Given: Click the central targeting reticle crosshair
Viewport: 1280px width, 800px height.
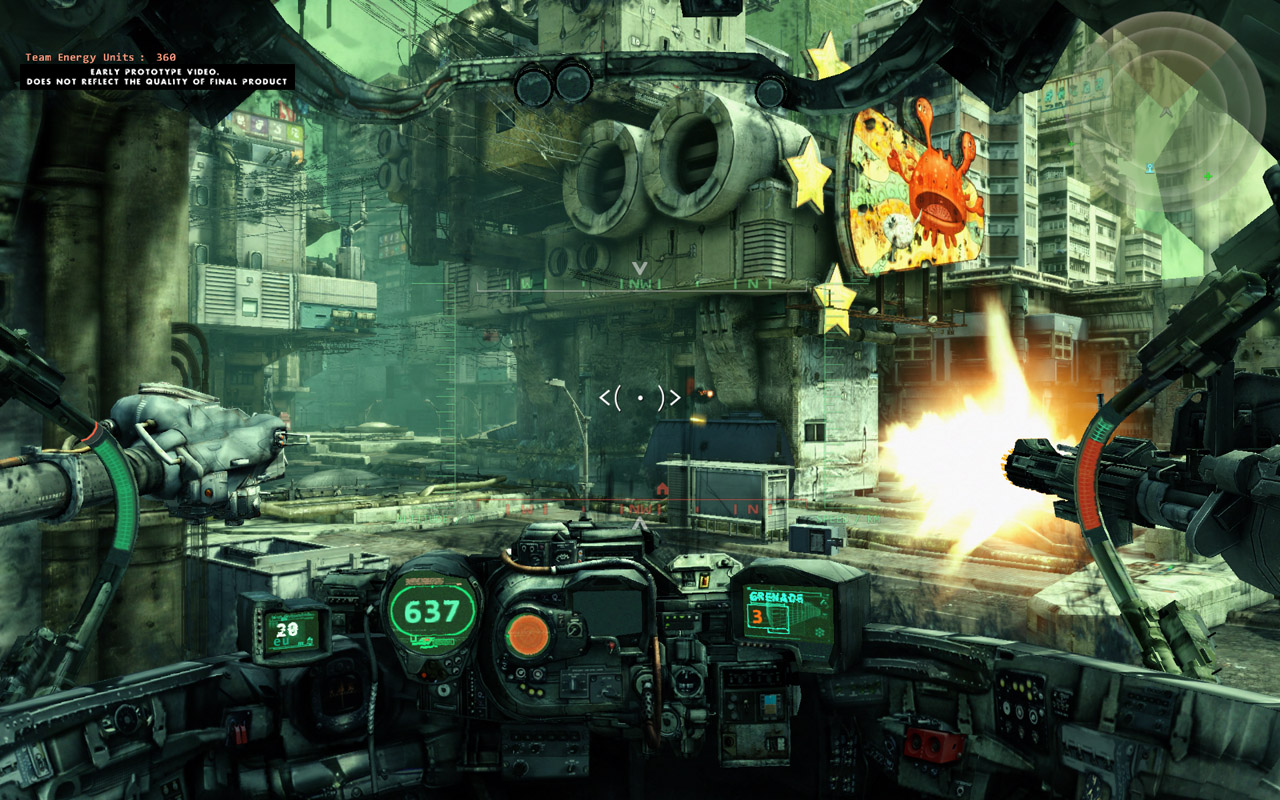Looking at the screenshot, I should pos(640,398).
